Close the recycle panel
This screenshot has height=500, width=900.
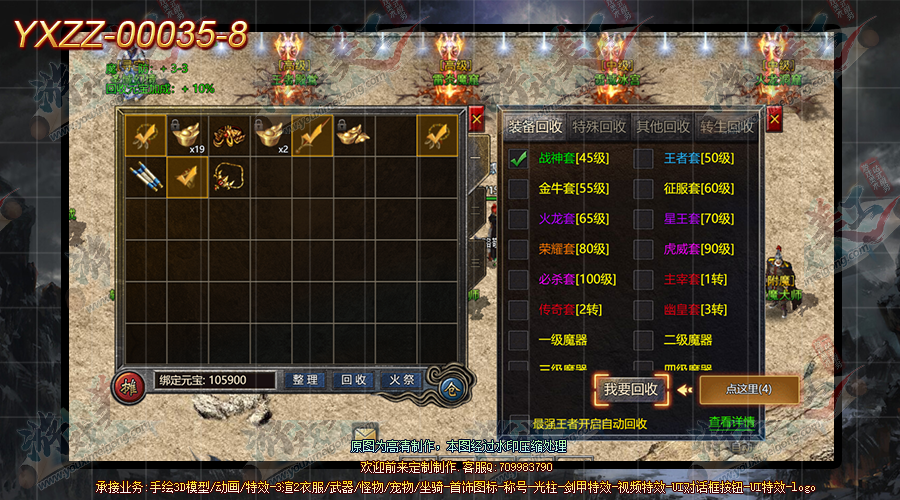pyautogui.click(x=775, y=119)
